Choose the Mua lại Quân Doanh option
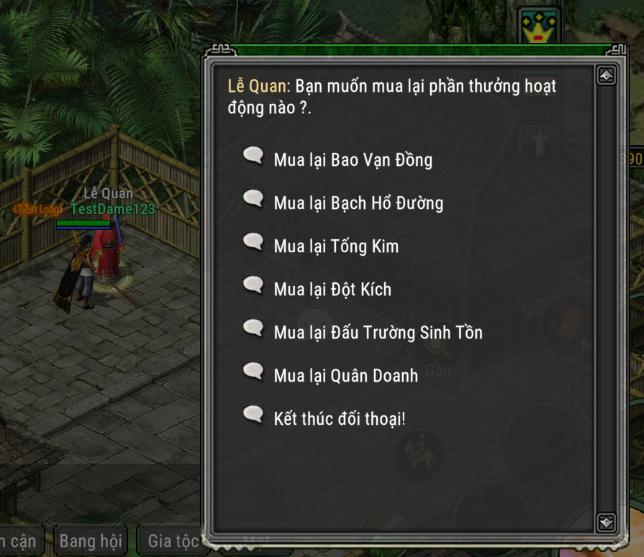 345,375
